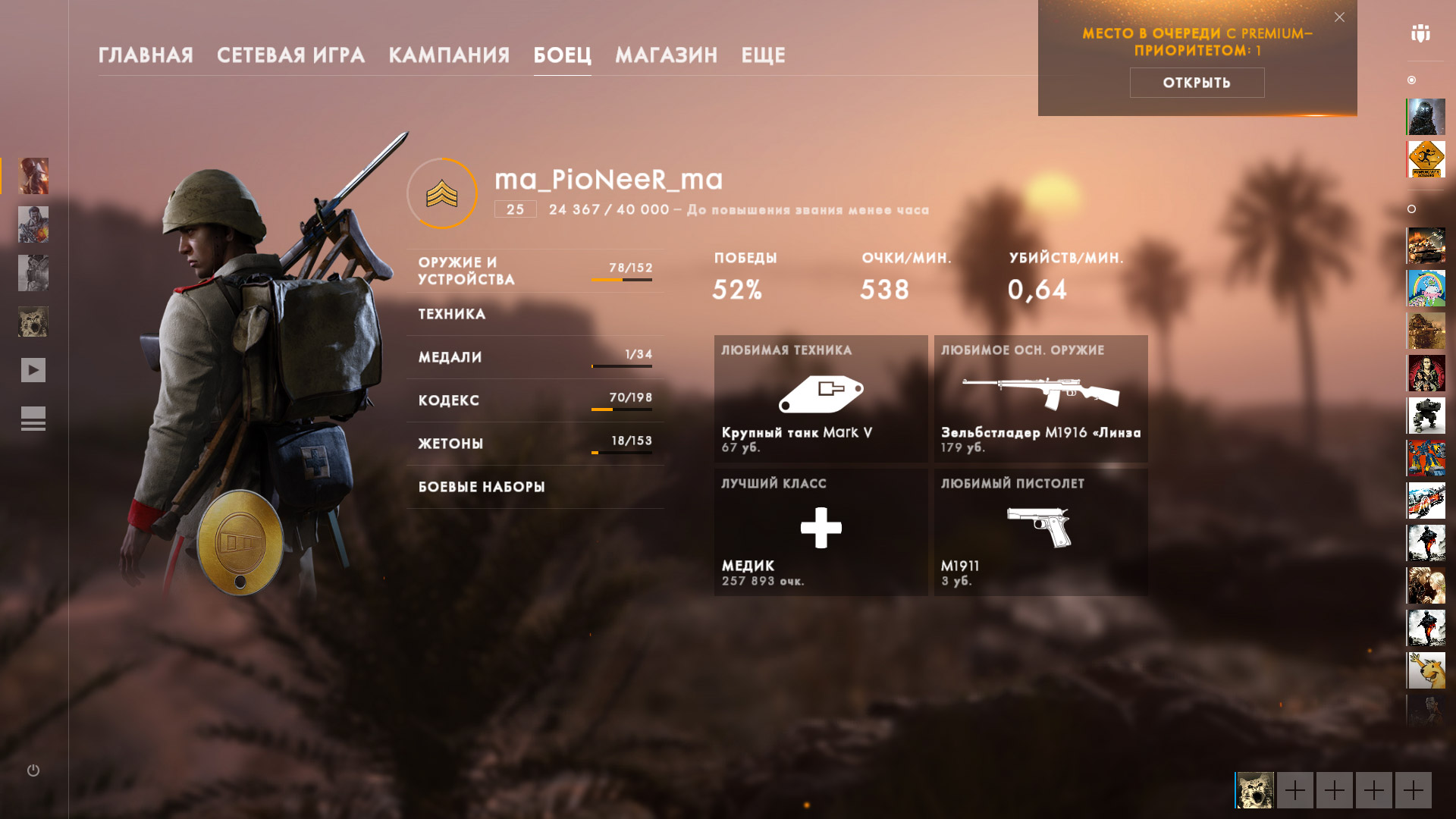
Task: Switch to the МАГАЗИН tab
Action: [667, 55]
